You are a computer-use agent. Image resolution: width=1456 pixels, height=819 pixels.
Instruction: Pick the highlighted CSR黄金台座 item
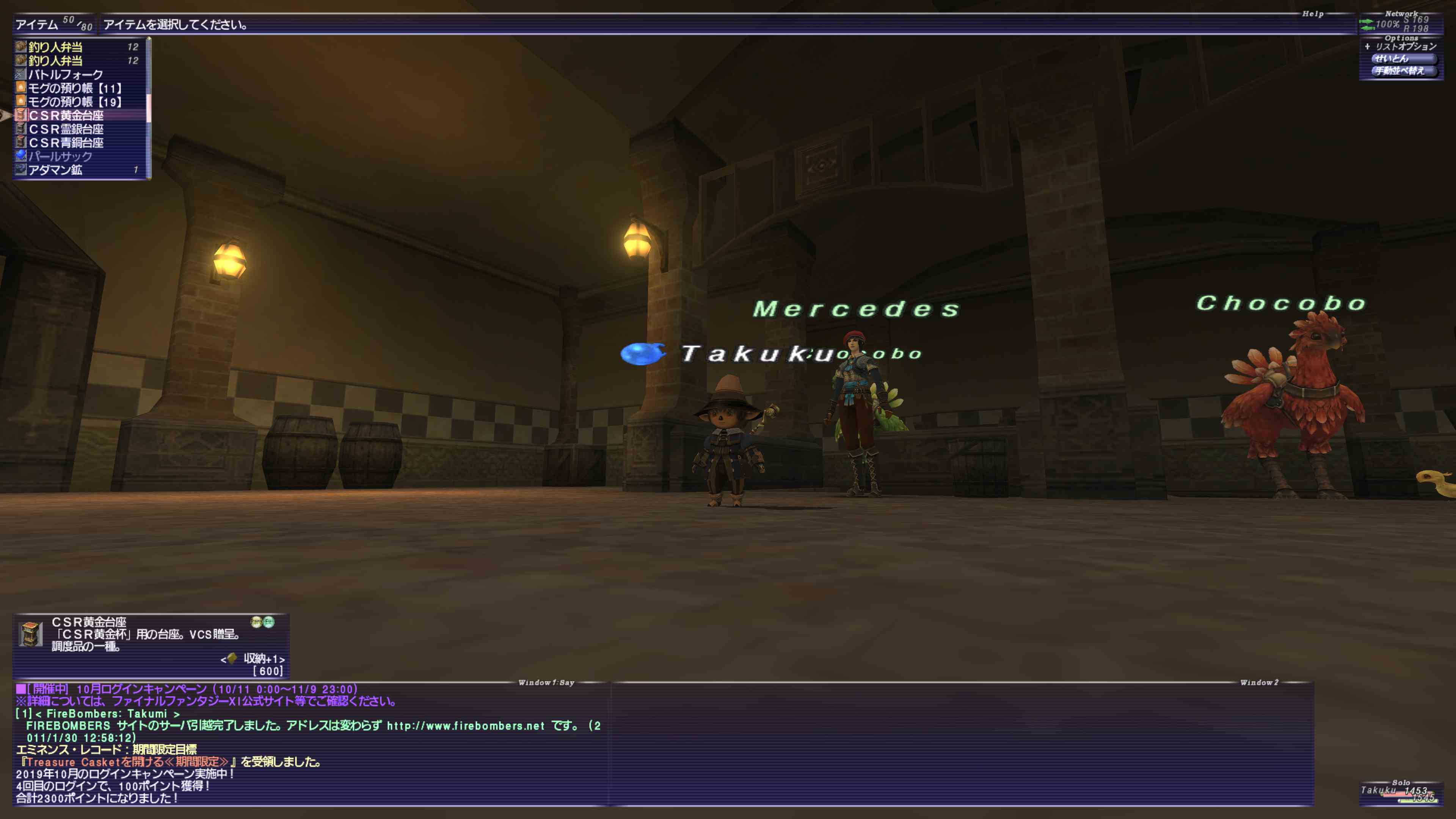[66, 115]
